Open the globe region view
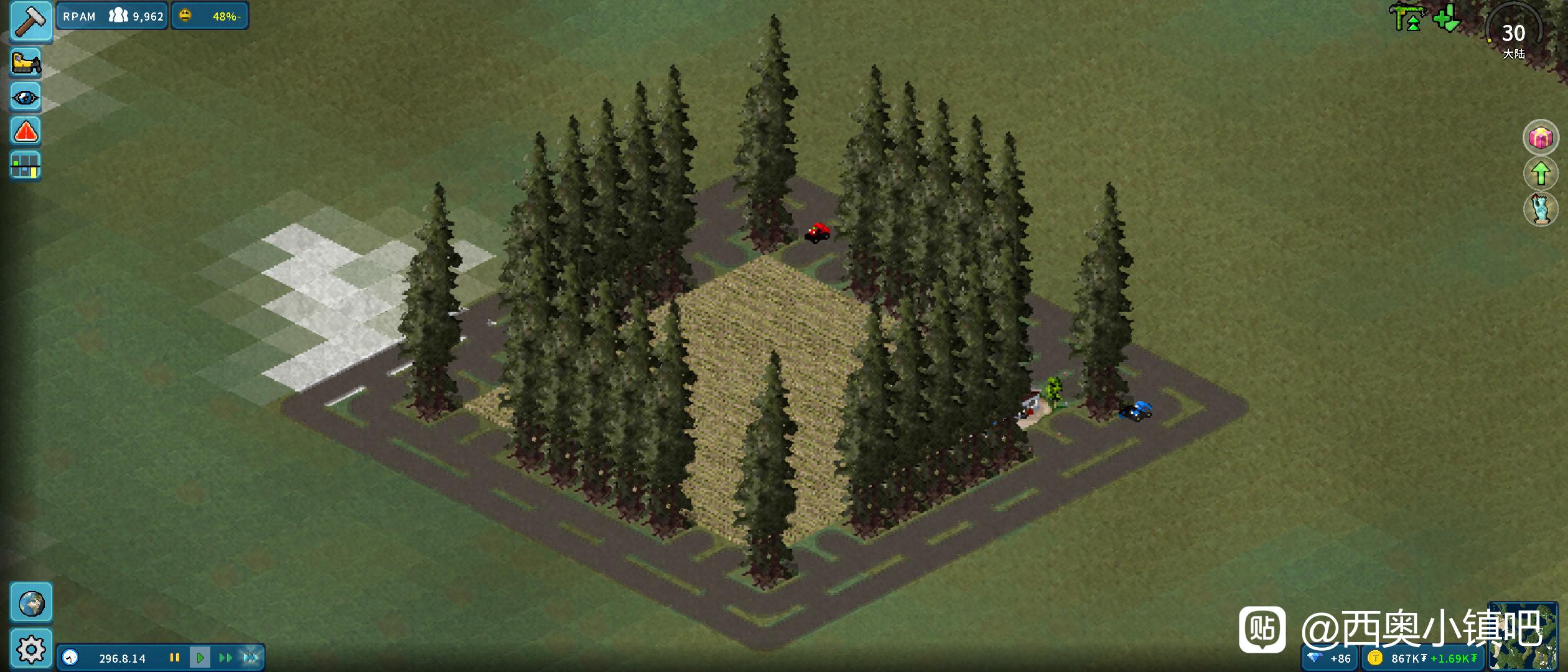The width and height of the screenshot is (1568, 672). (31, 603)
